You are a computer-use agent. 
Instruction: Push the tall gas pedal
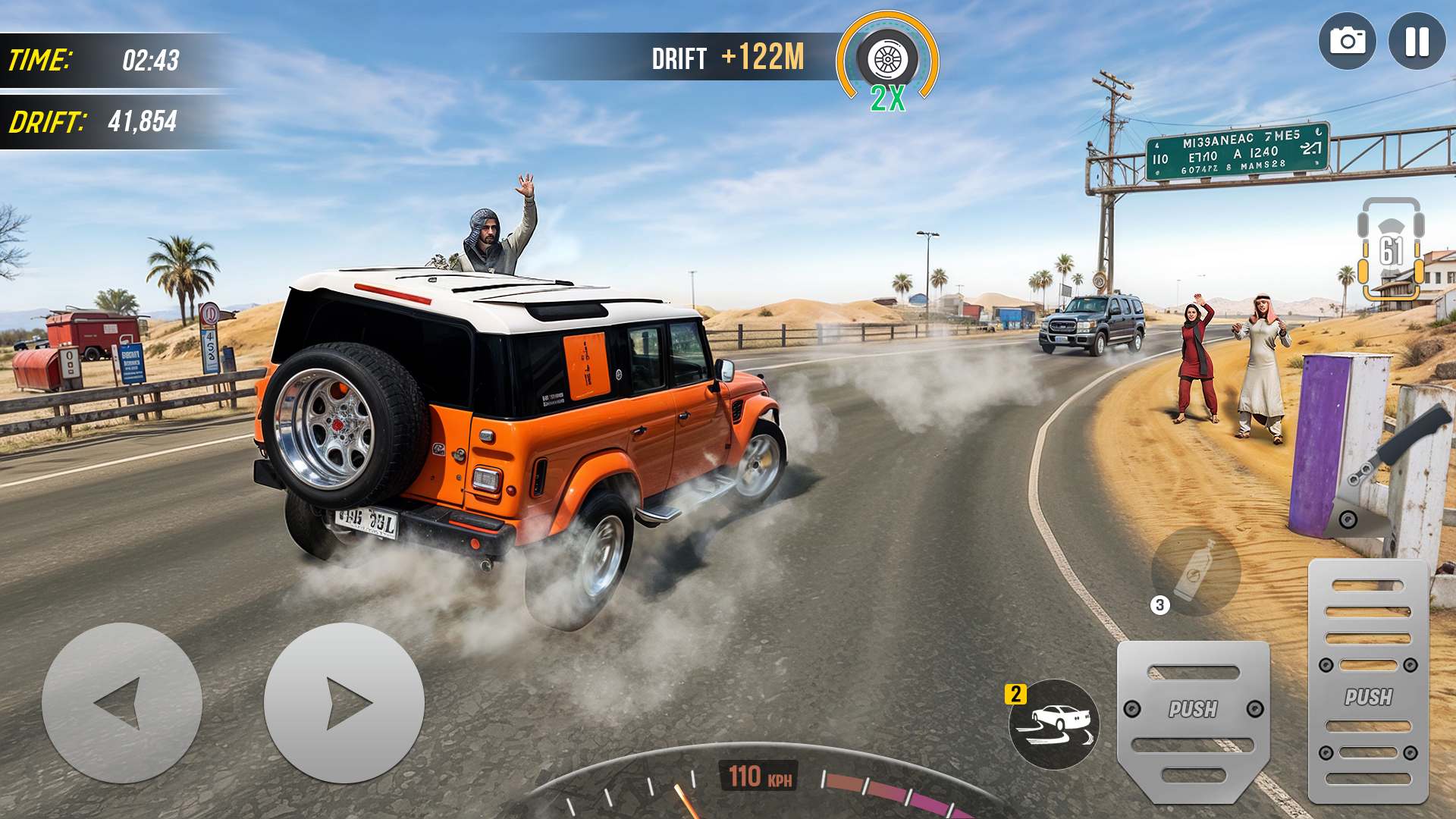(x=1368, y=682)
